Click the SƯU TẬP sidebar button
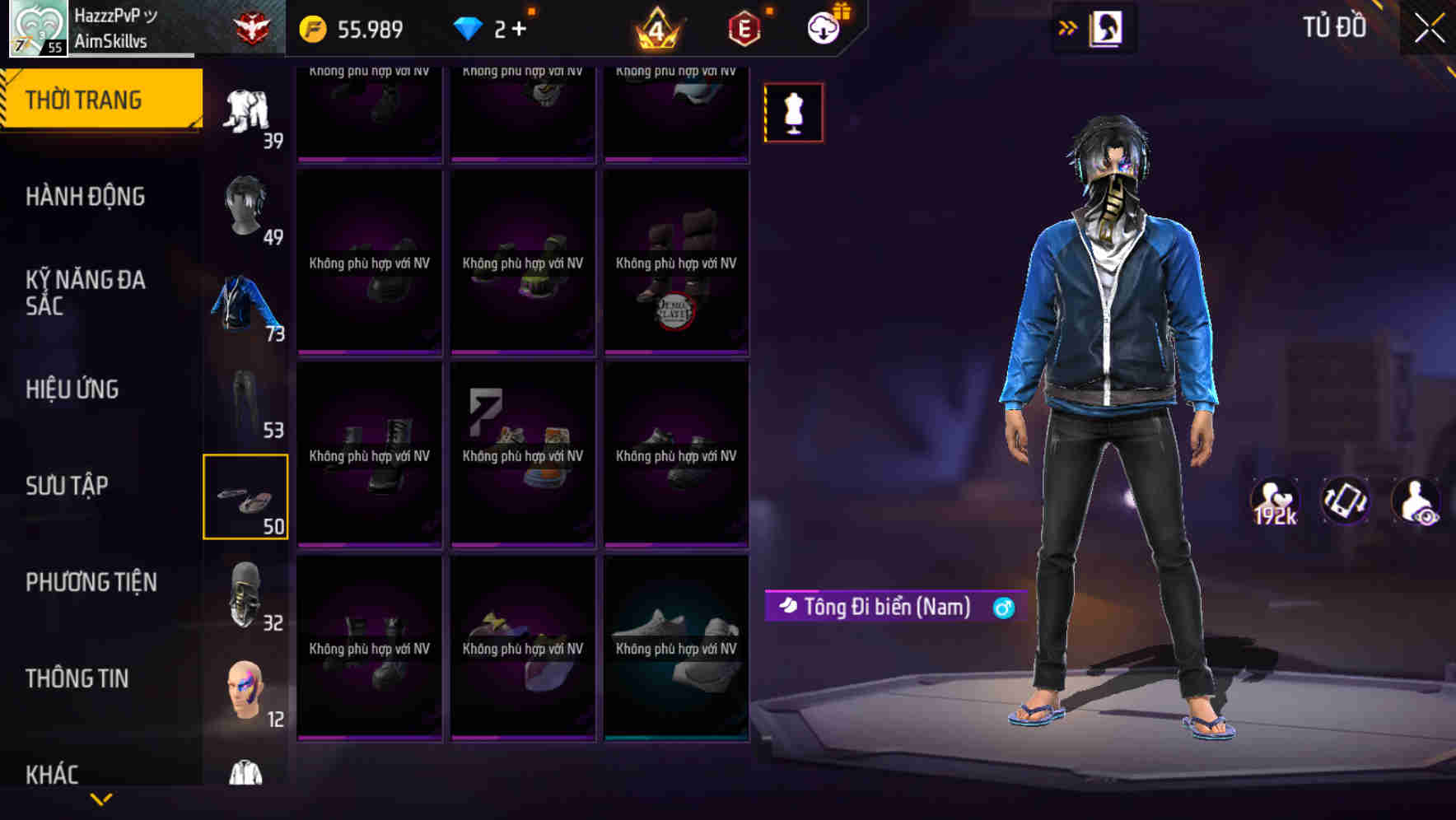Viewport: 1456px width, 820px height. (x=68, y=486)
